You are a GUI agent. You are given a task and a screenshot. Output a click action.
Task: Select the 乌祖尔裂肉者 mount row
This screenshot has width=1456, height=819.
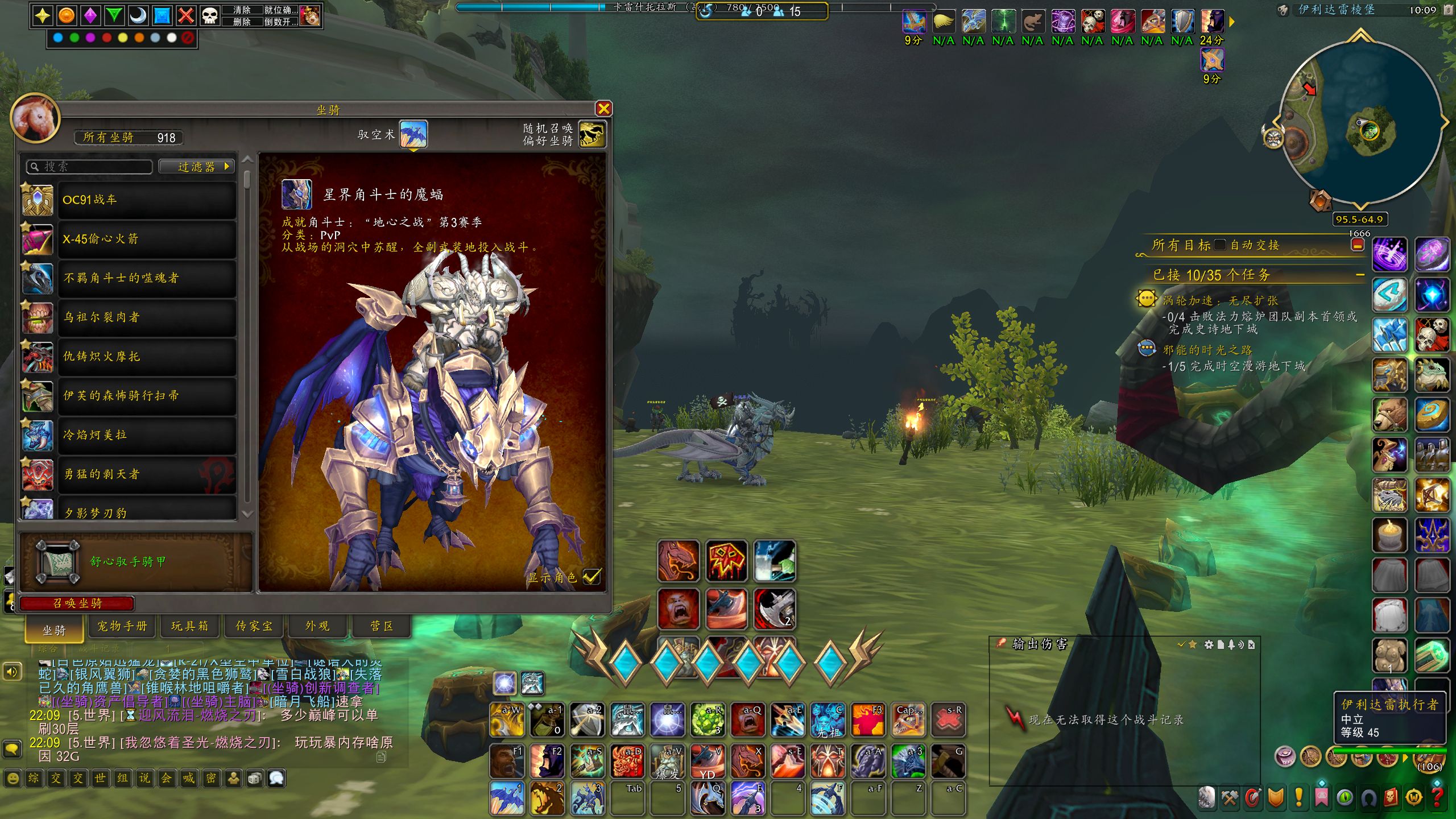(x=146, y=317)
